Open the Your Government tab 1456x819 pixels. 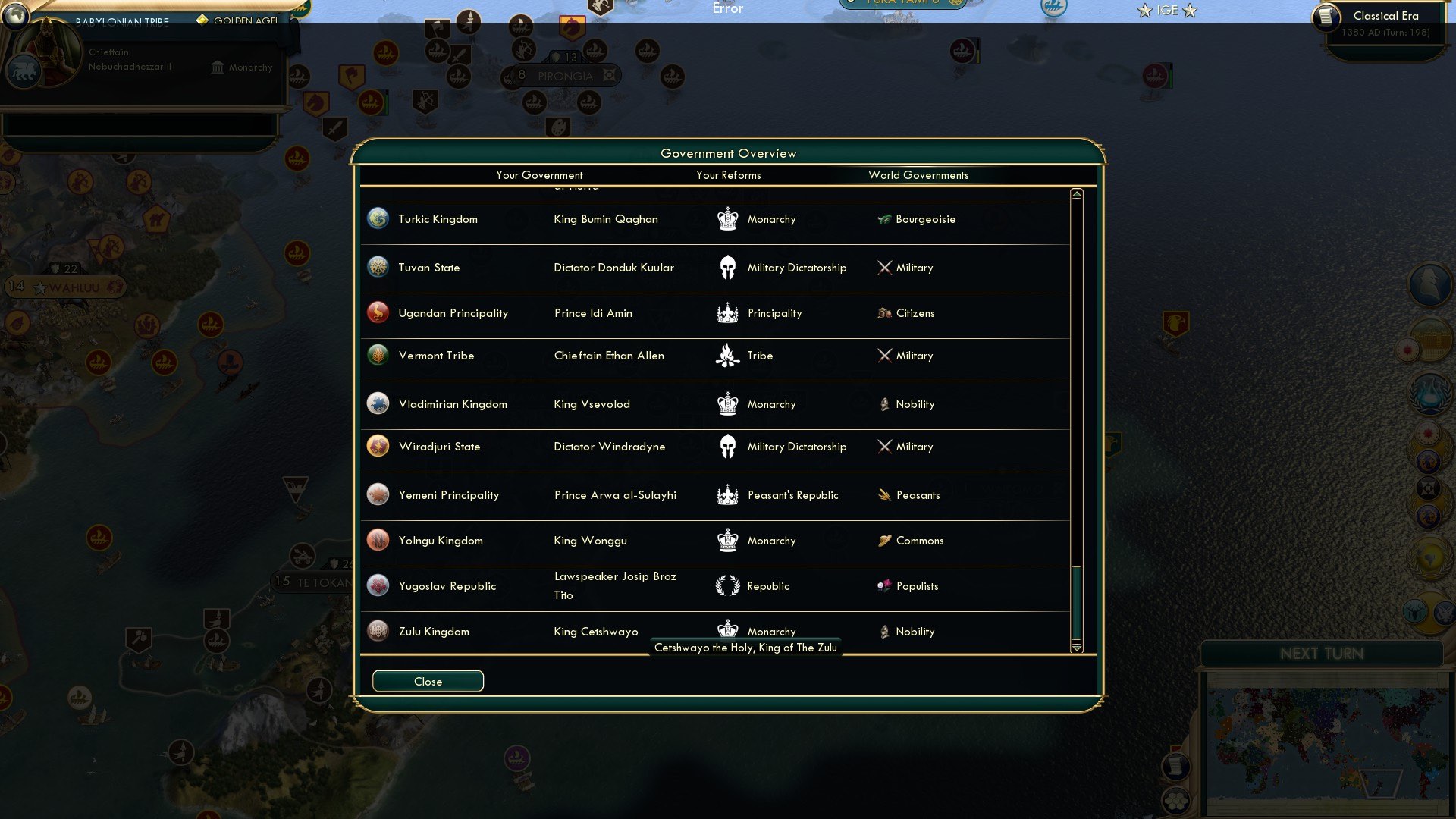pos(539,175)
